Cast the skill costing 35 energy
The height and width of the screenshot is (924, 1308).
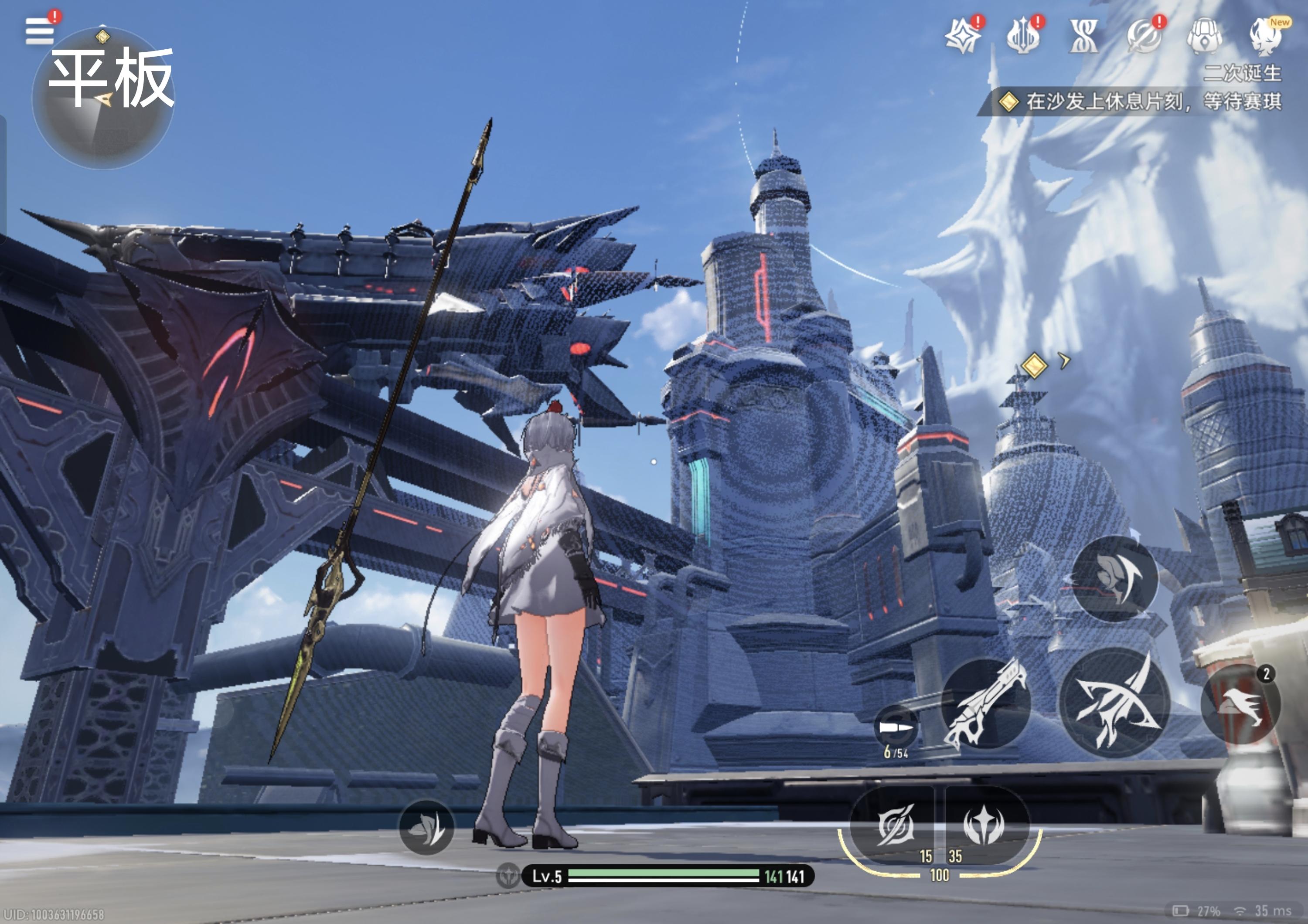983,825
